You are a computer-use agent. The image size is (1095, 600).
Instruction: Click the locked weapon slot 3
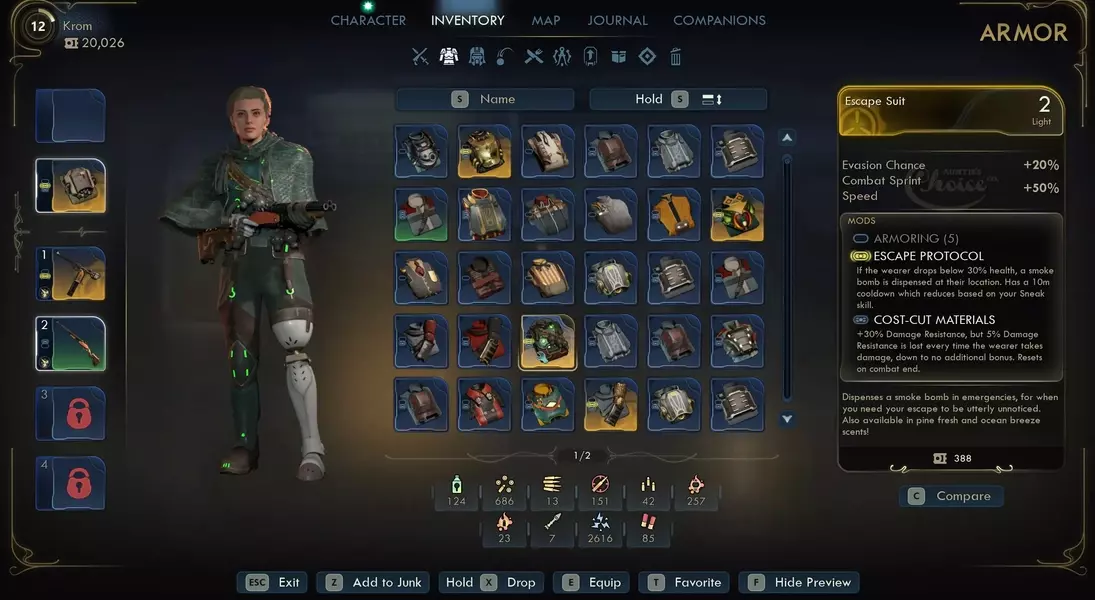[x=70, y=413]
